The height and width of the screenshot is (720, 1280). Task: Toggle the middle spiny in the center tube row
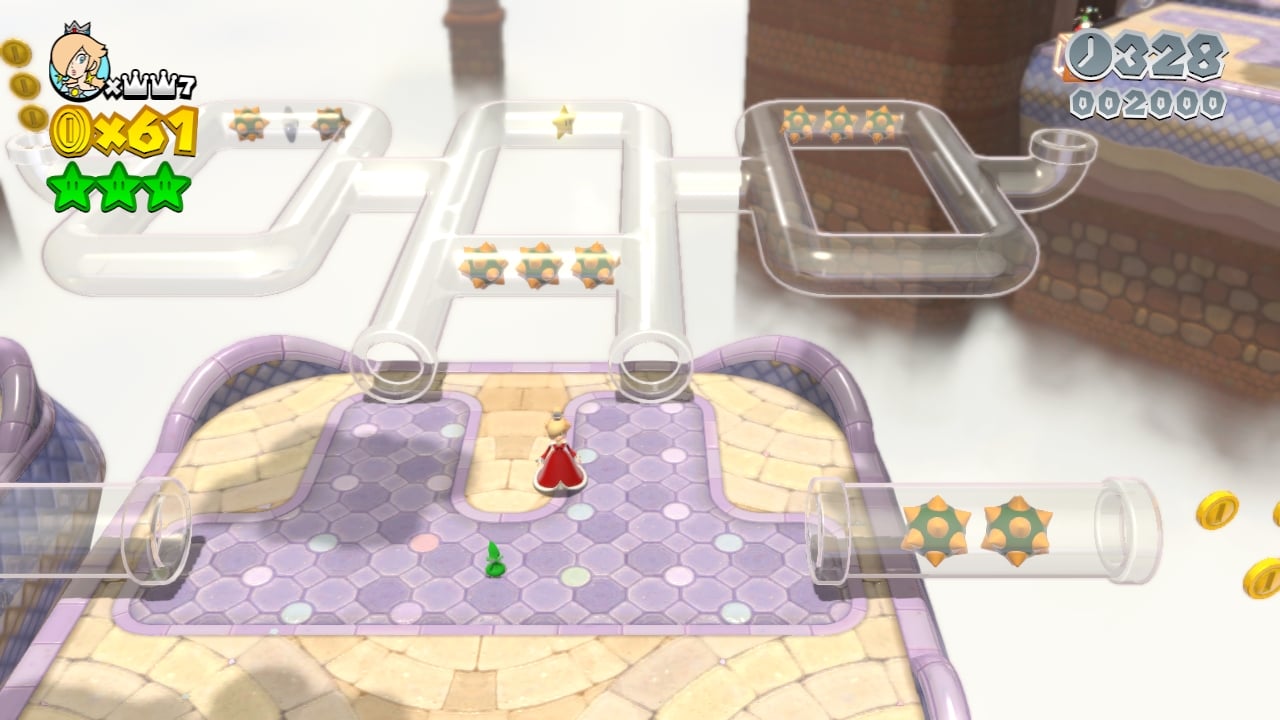pos(540,264)
